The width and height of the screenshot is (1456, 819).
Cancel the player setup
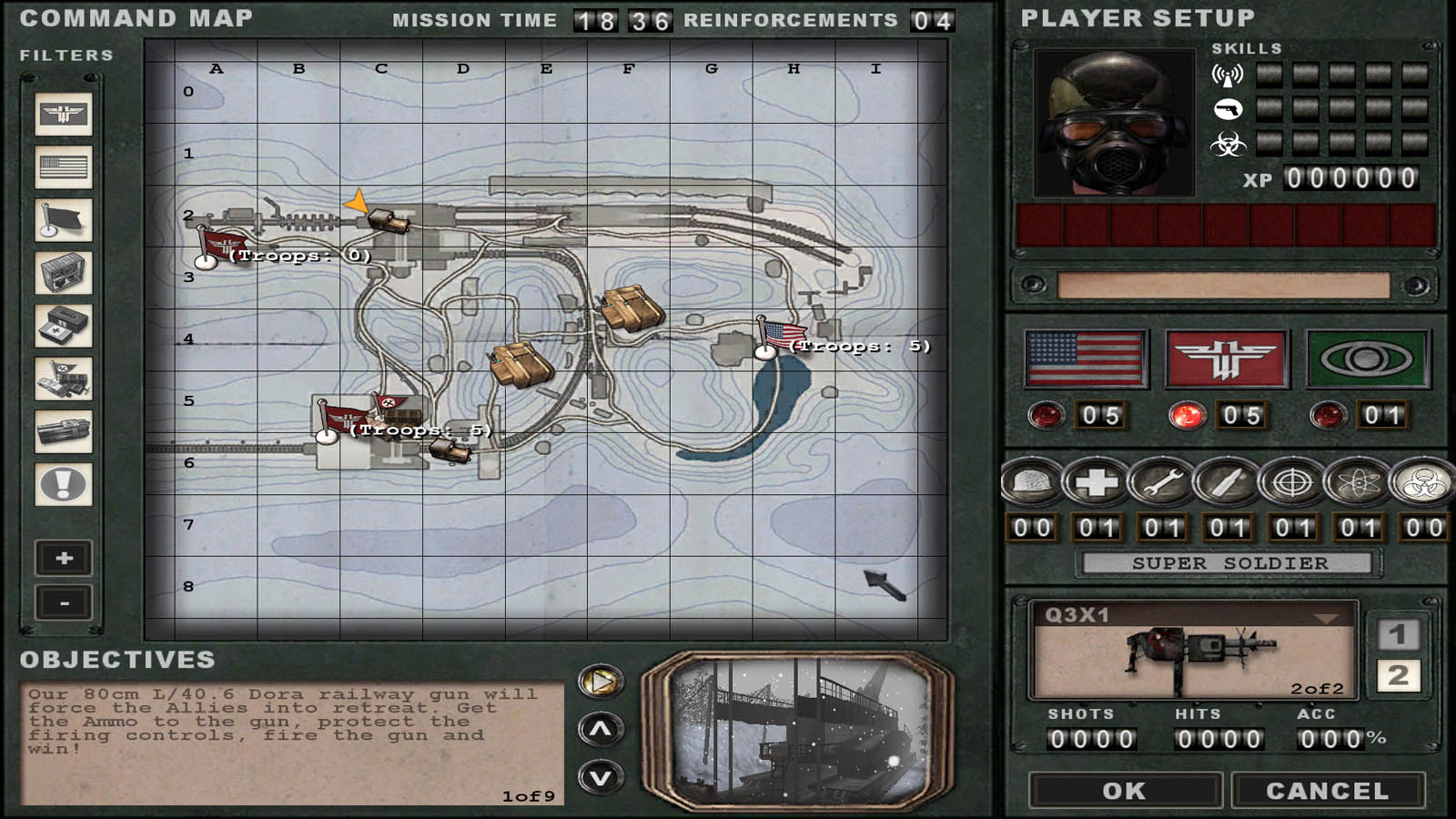coord(1327,790)
